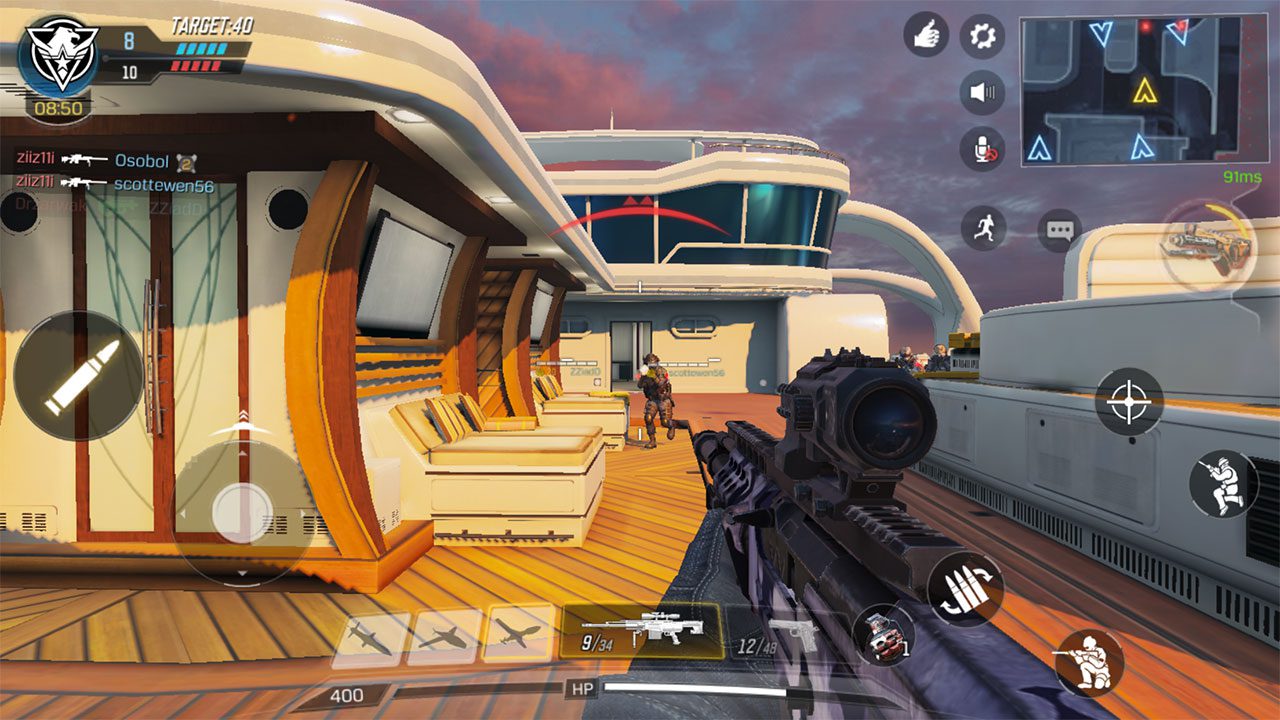Tap the bullet fire button
The width and height of the screenshot is (1280, 720).
pos(78,376)
